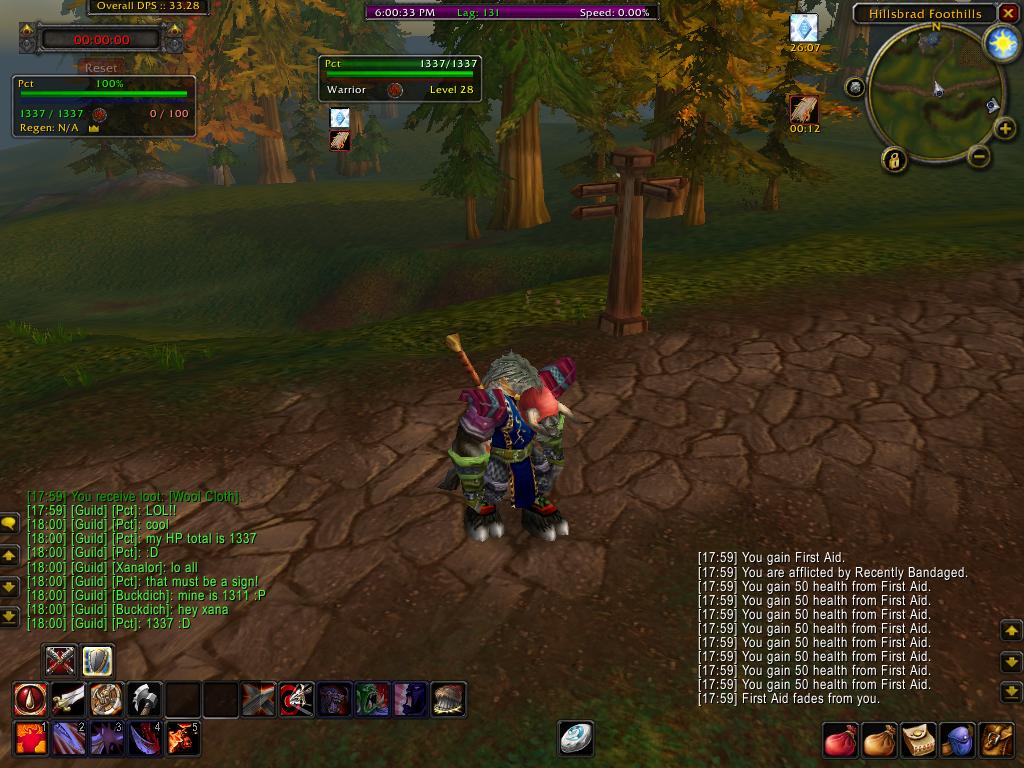The image size is (1024, 768).
Task: Use the hearthstone item
Action: 576,738
